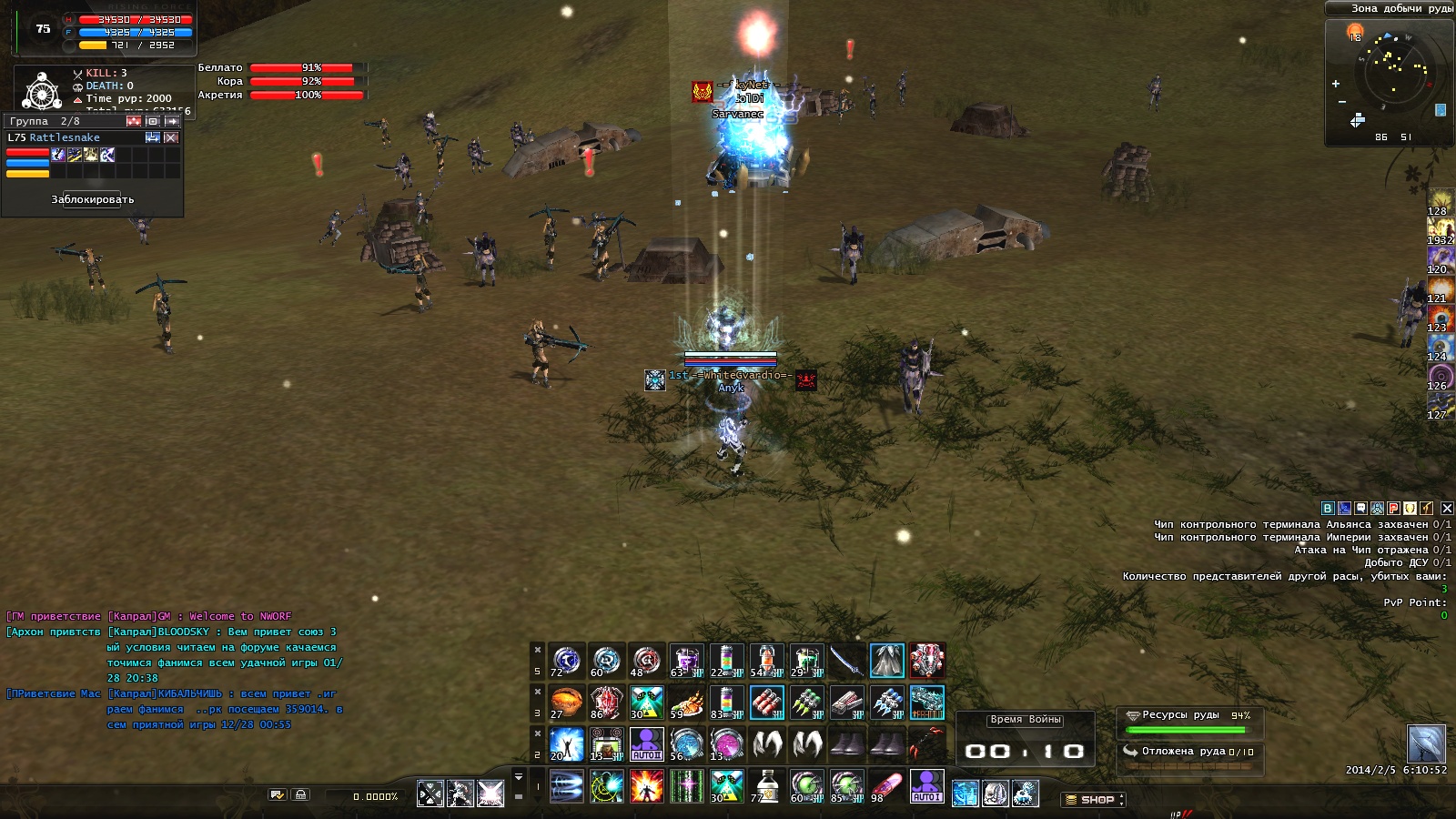Select the roasted chicken food slot
The height and width of the screenshot is (819, 1456).
pyautogui.click(x=686, y=703)
